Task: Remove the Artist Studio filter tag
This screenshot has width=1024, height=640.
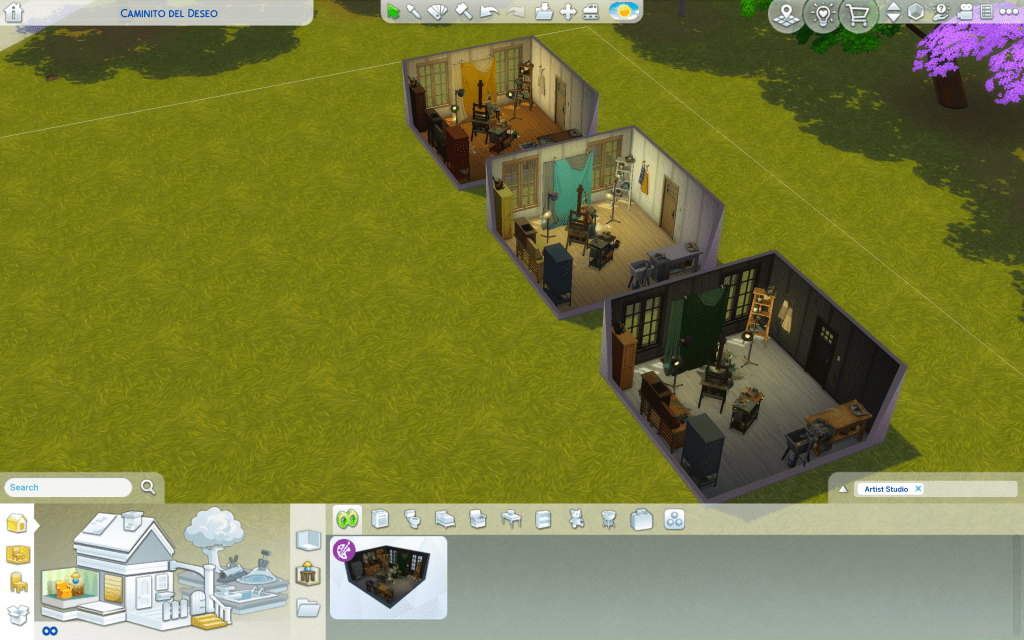Action: click(918, 489)
